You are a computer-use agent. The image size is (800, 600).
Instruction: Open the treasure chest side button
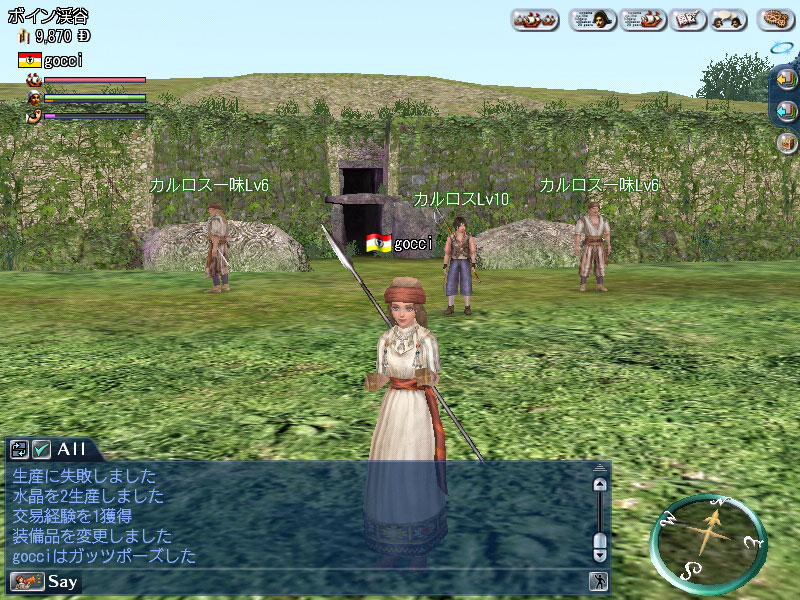click(786, 141)
